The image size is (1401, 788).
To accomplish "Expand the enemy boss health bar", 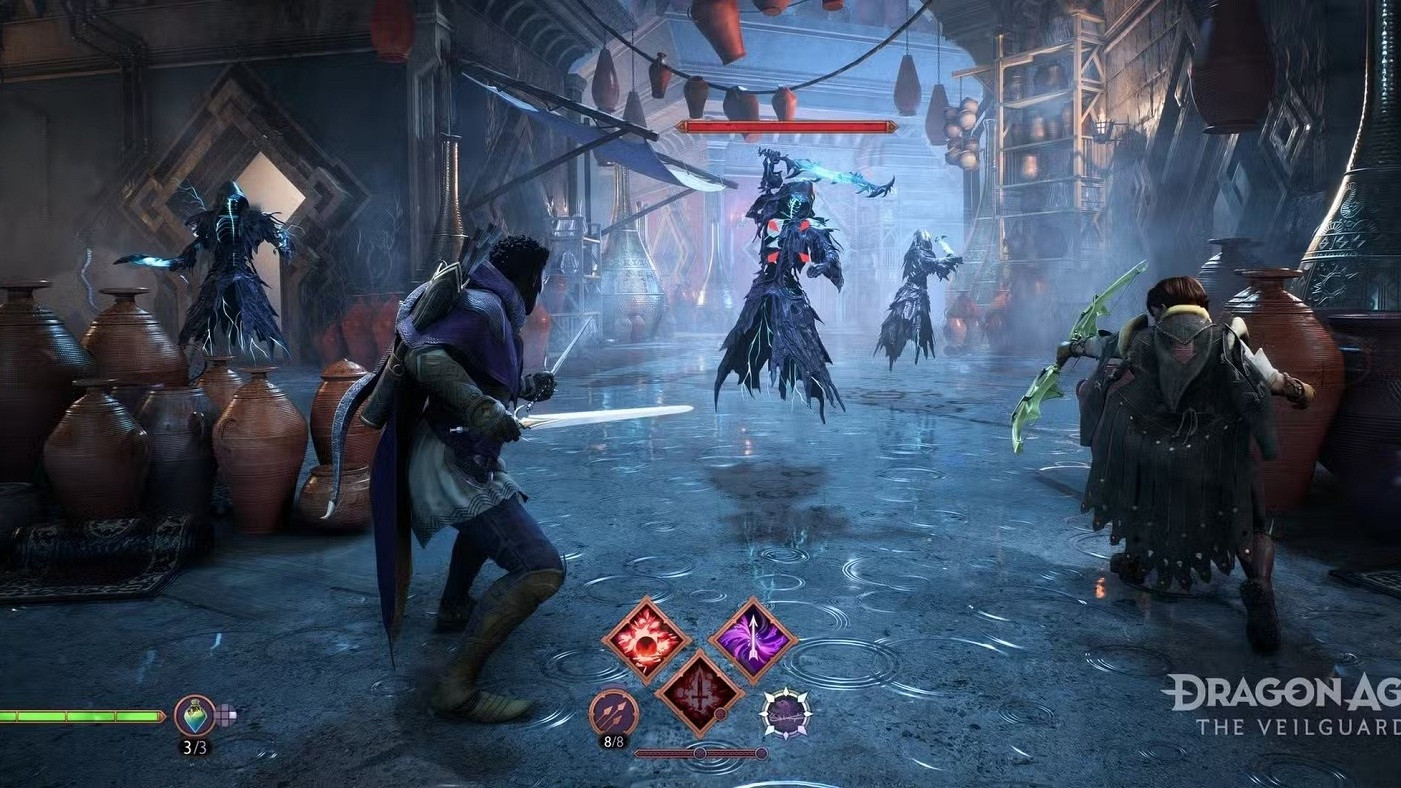I will (x=785, y=127).
